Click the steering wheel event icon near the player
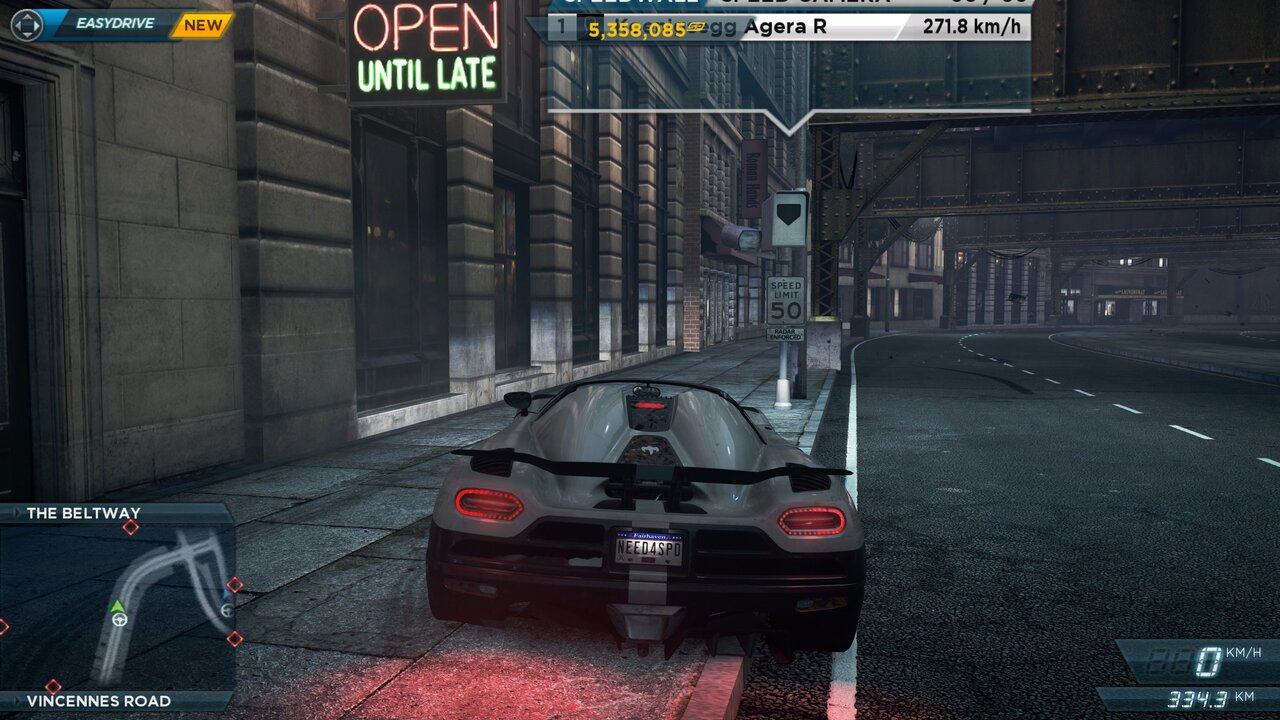 [120, 620]
